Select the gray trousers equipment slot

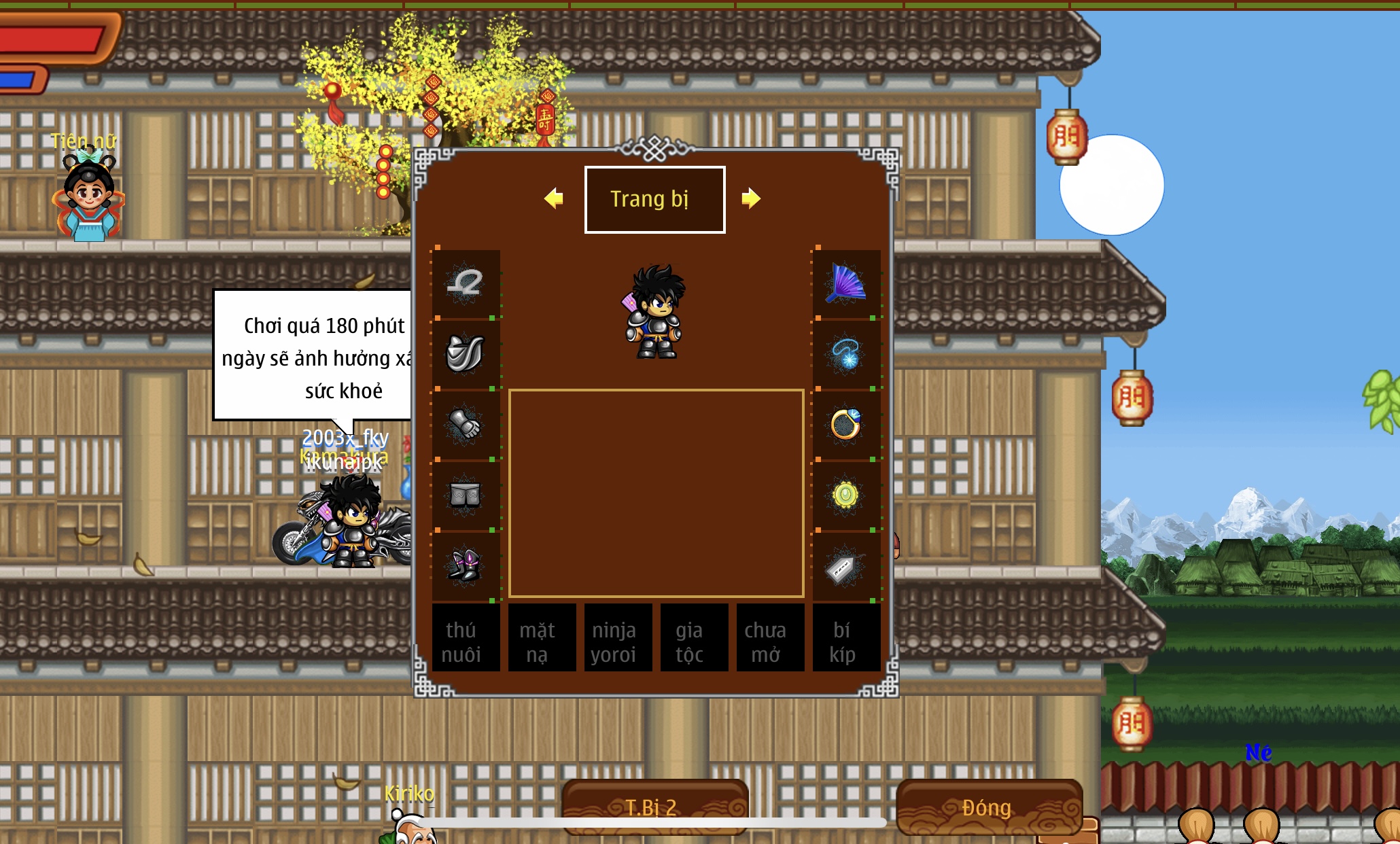[466, 495]
